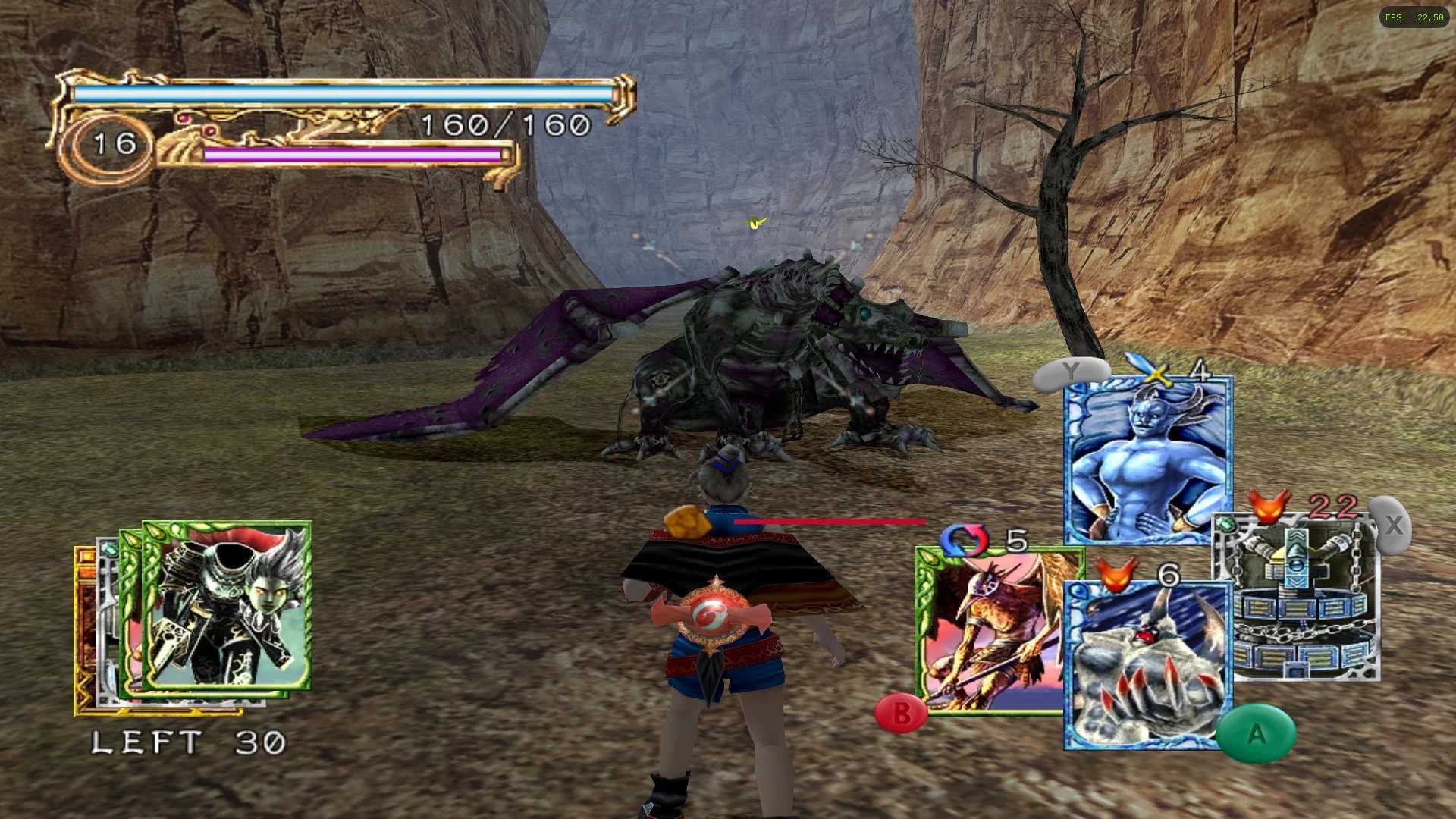Pick the clawed white beast card
1456x819 pixels.
1147,665
